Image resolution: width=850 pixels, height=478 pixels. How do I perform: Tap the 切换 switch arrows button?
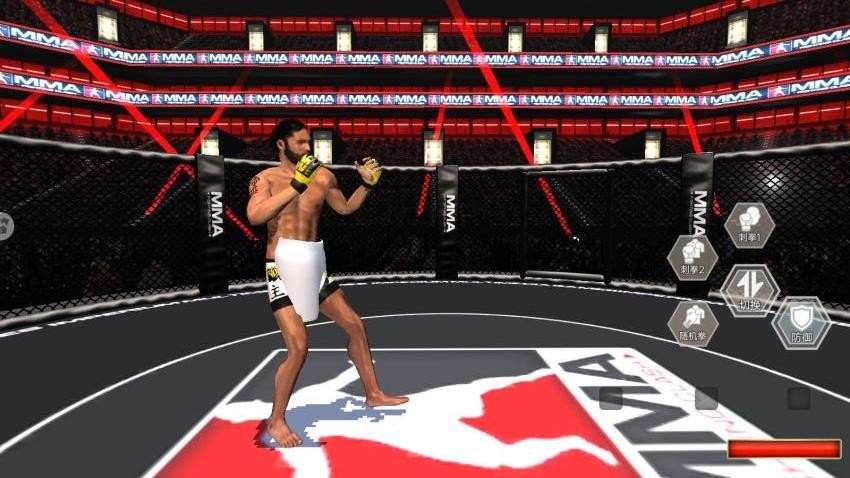[750, 290]
